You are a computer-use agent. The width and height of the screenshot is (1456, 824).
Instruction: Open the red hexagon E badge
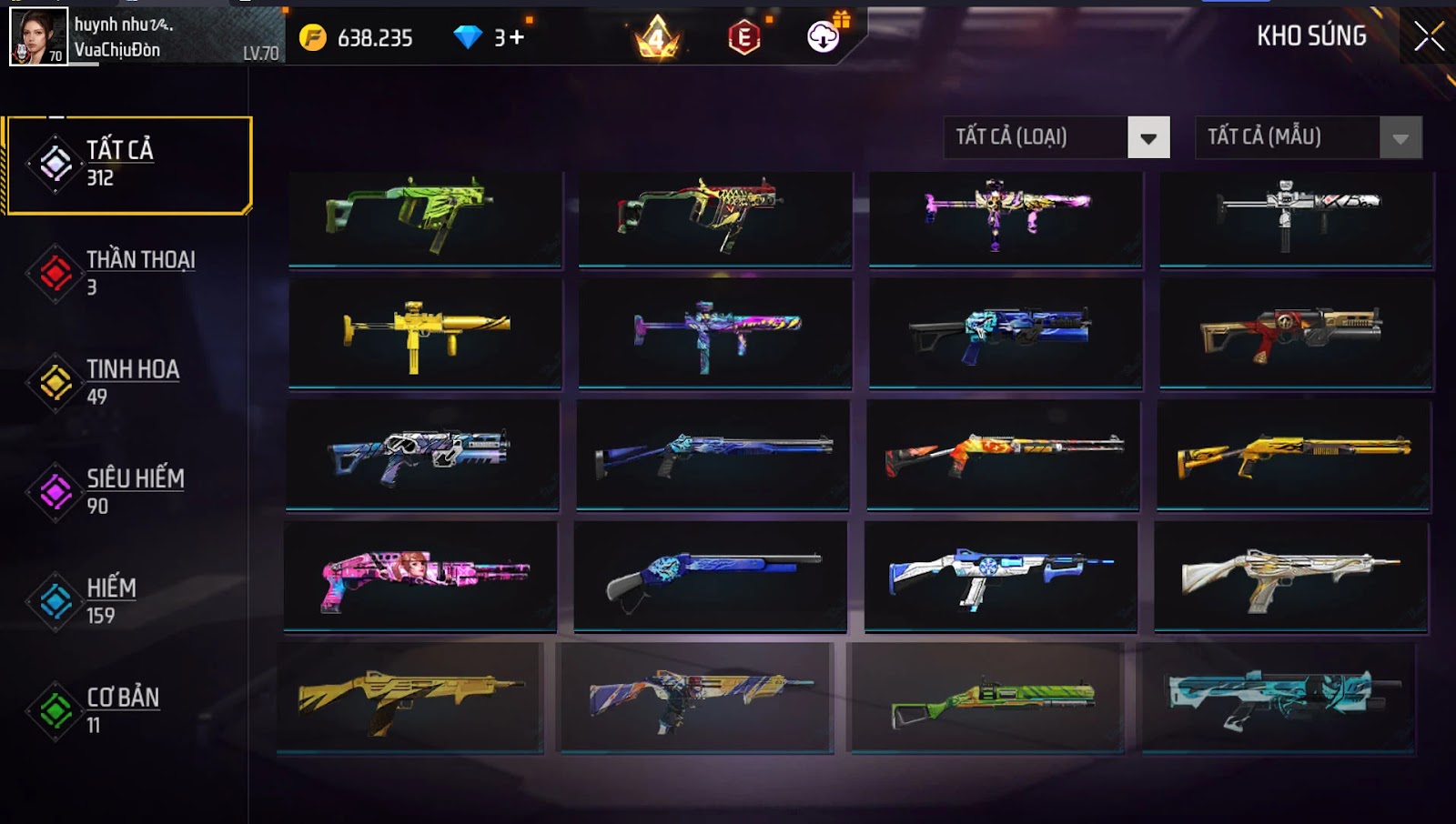(x=743, y=37)
